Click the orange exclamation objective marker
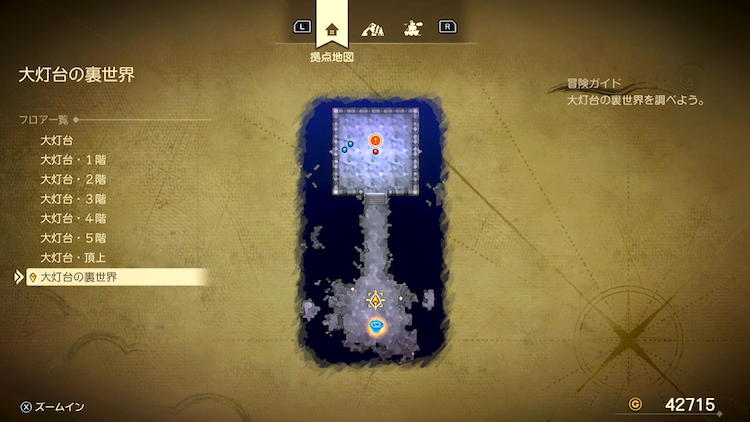The height and width of the screenshot is (422, 750). (x=376, y=140)
